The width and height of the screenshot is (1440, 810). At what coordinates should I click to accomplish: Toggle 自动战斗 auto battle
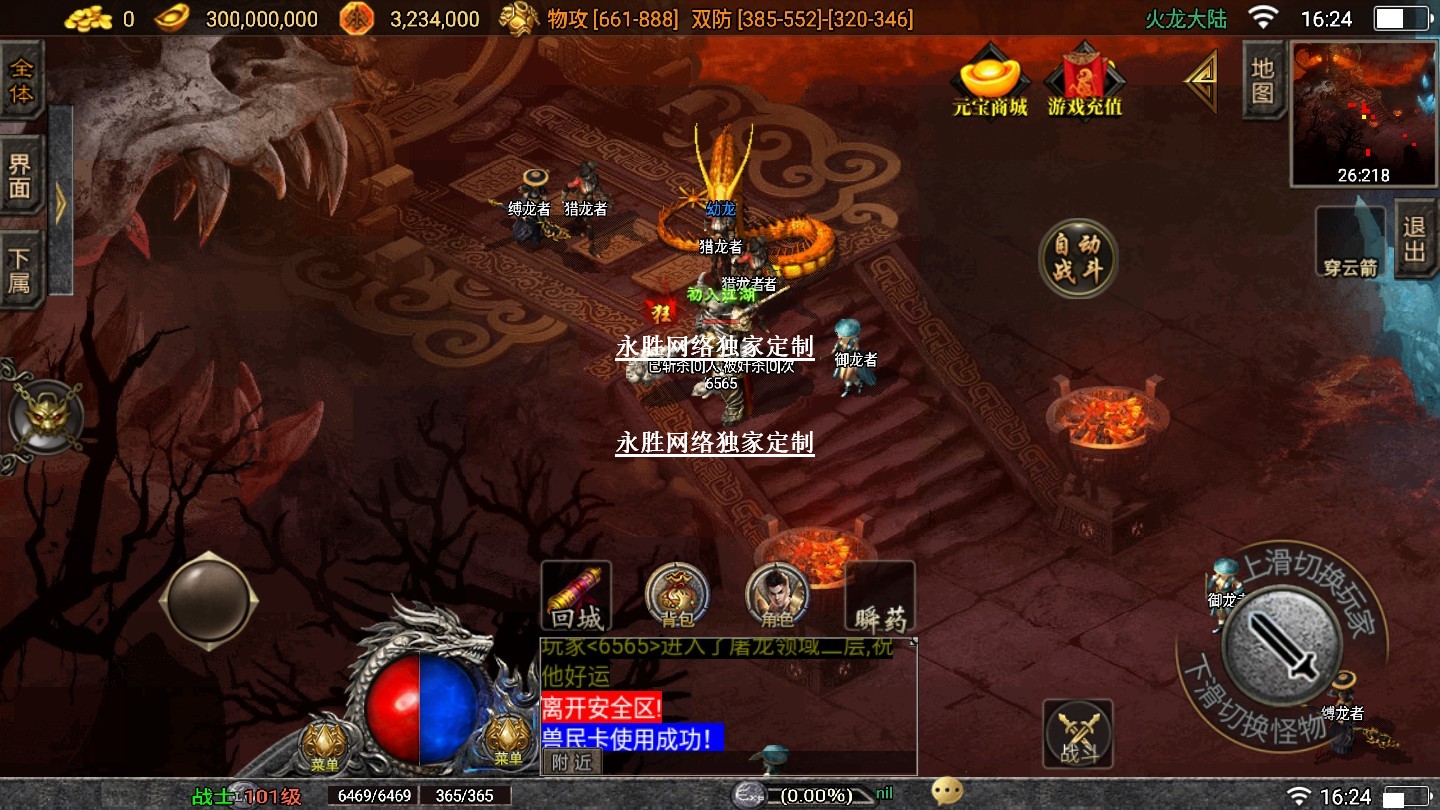click(1077, 259)
